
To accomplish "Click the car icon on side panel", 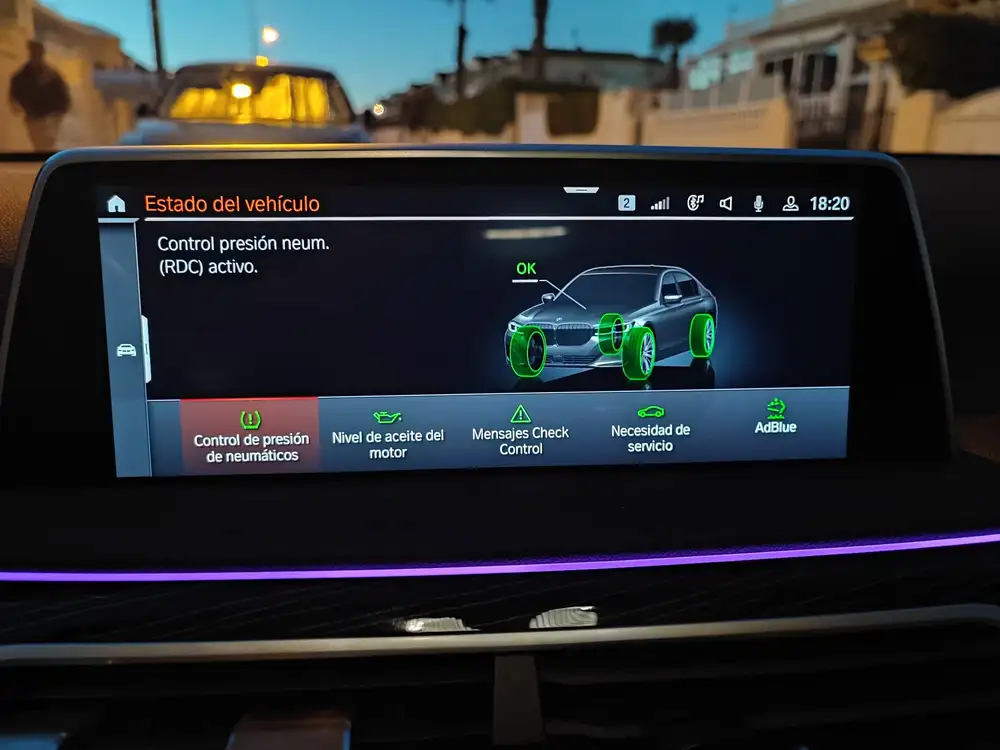I will pyautogui.click(x=126, y=350).
